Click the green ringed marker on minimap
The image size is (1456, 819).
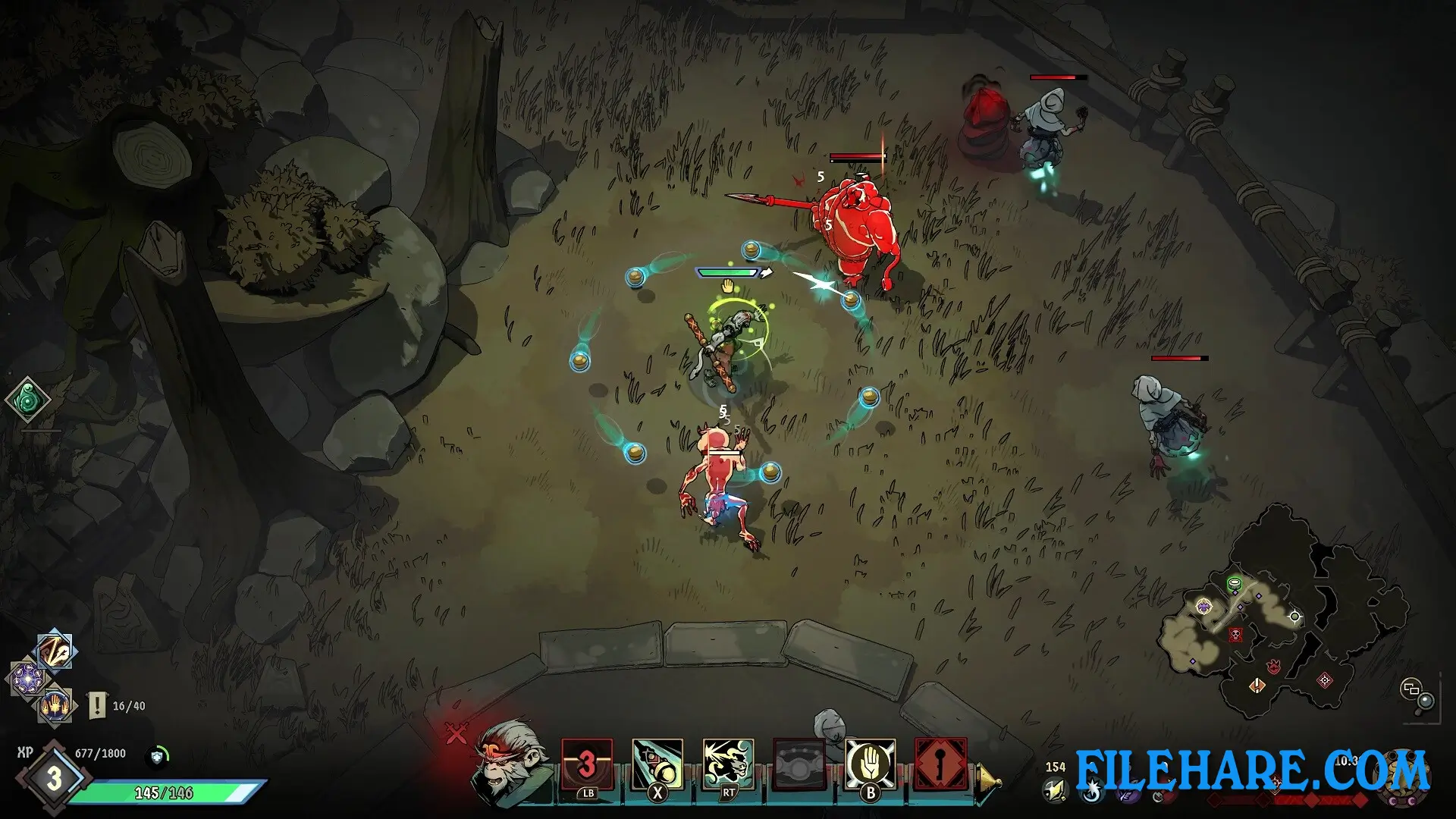1234,584
